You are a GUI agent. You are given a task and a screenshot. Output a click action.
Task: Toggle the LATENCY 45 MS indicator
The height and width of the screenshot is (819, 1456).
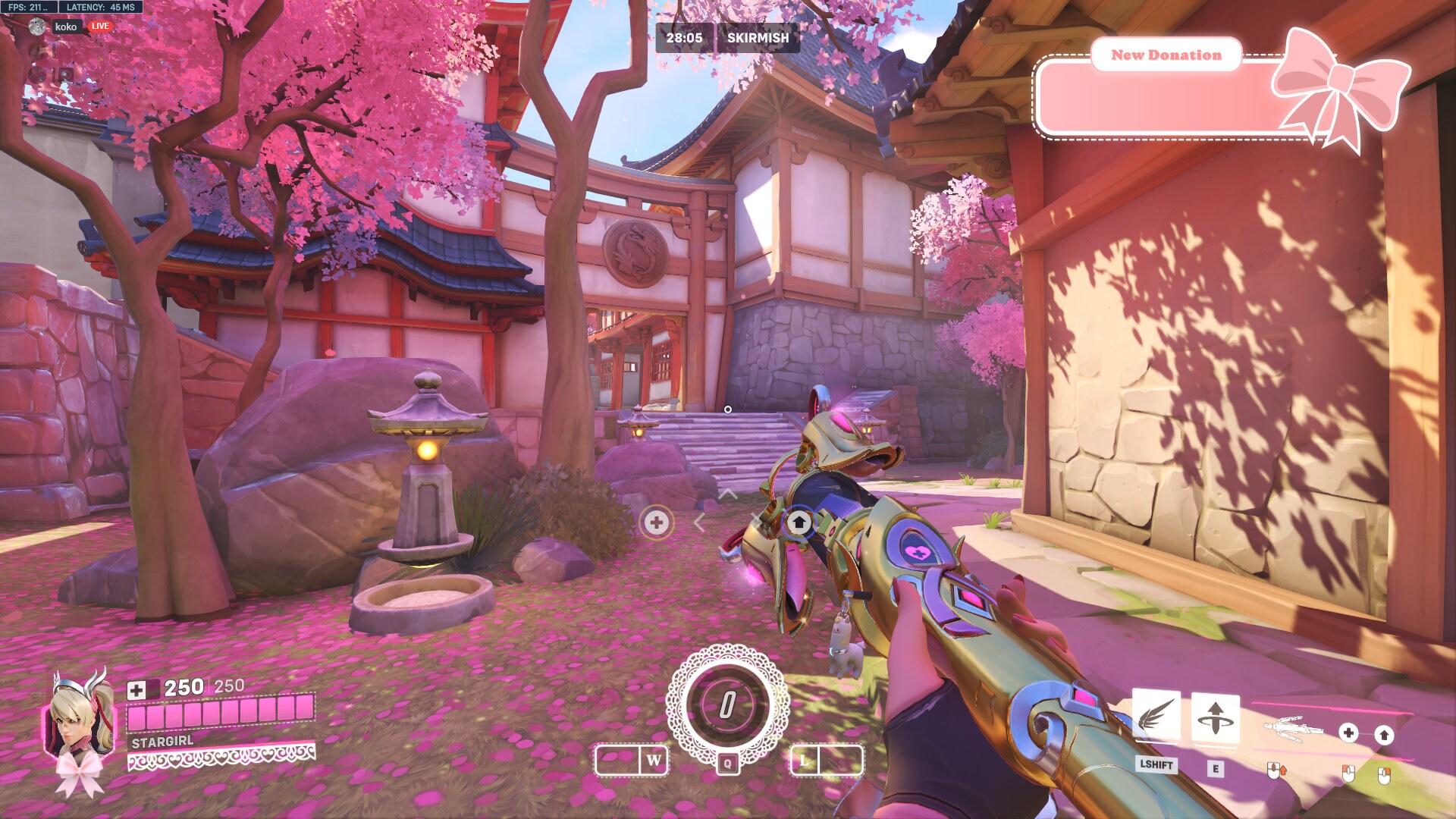pyautogui.click(x=100, y=8)
